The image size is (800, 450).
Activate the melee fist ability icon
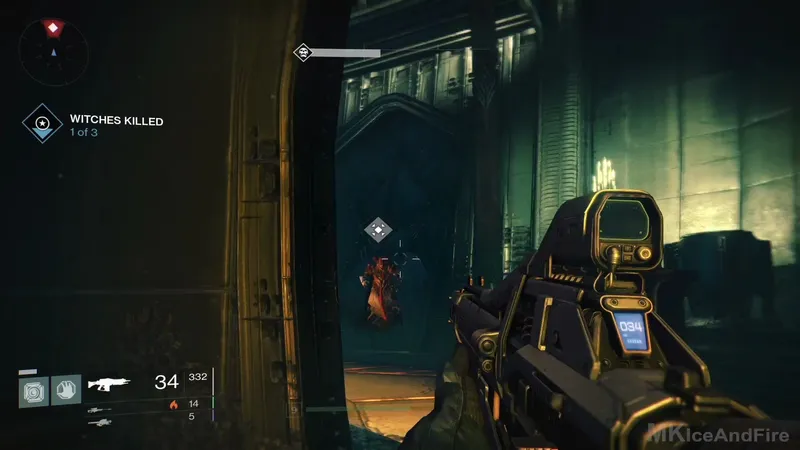tap(65, 389)
